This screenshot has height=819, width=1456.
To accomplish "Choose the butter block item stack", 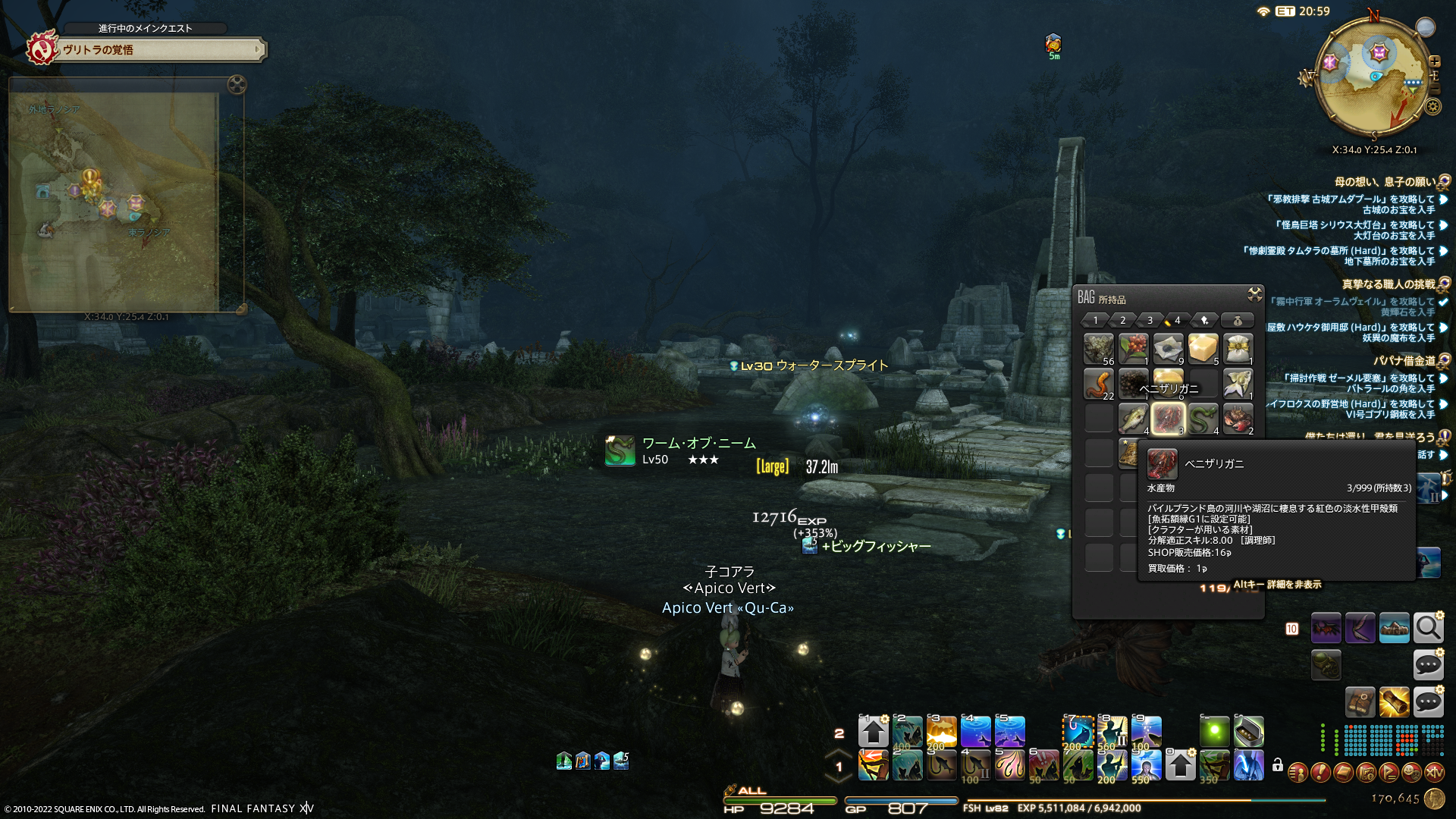I will [1203, 349].
